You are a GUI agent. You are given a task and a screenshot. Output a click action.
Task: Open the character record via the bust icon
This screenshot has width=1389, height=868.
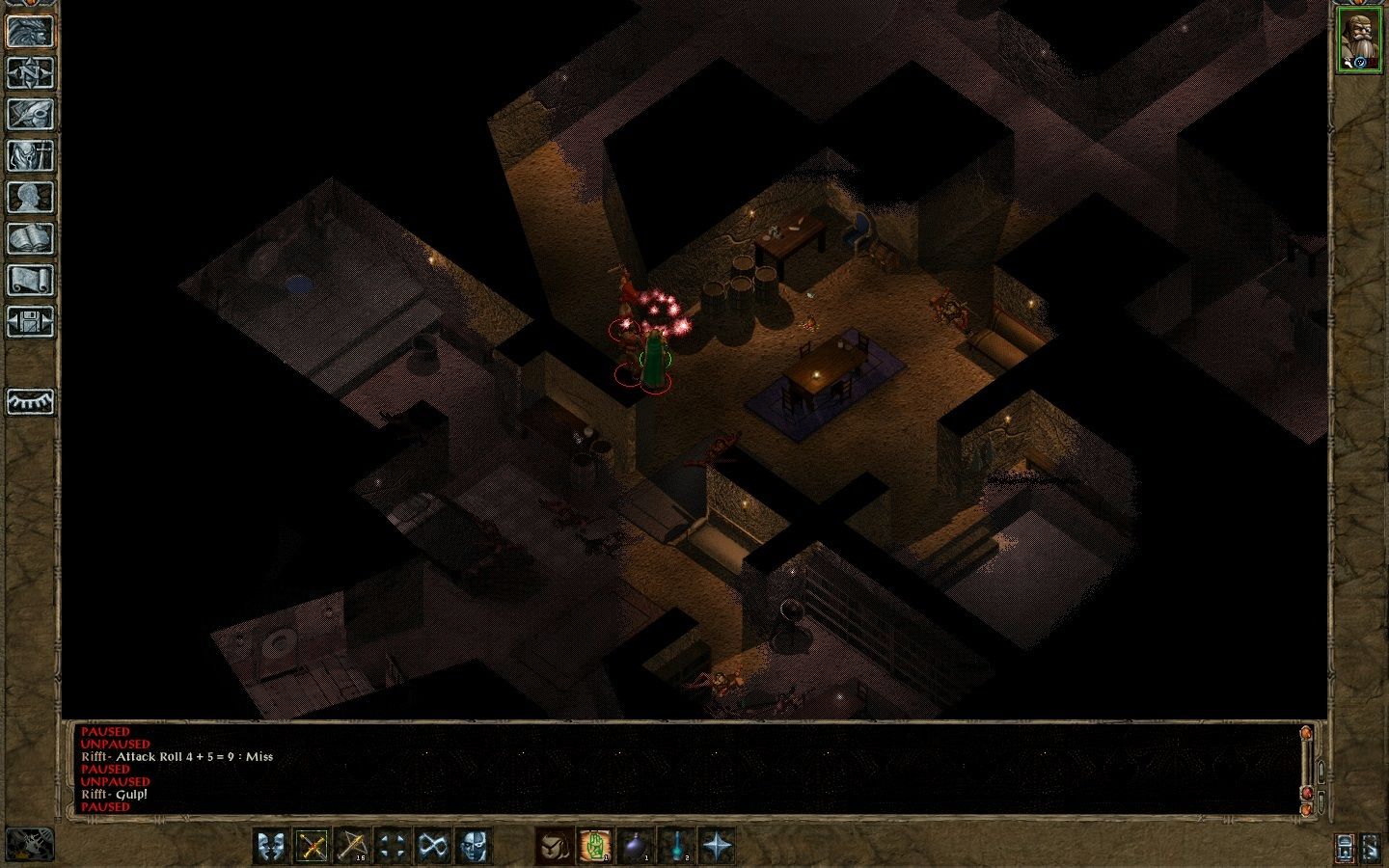pyautogui.click(x=30, y=197)
